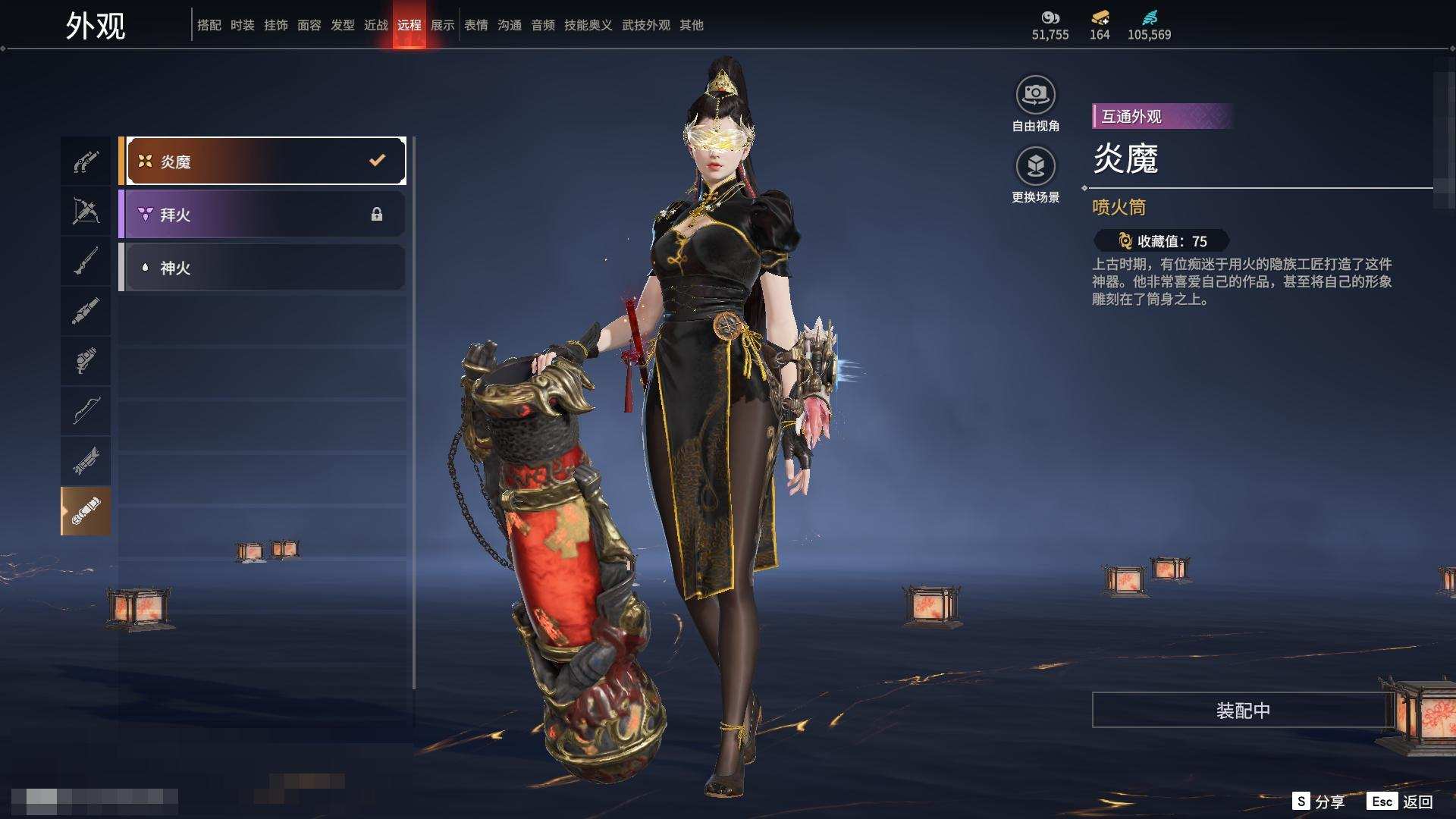Screen dimensions: 1456x819
Task: Open the 展示 tab
Action: click(443, 25)
